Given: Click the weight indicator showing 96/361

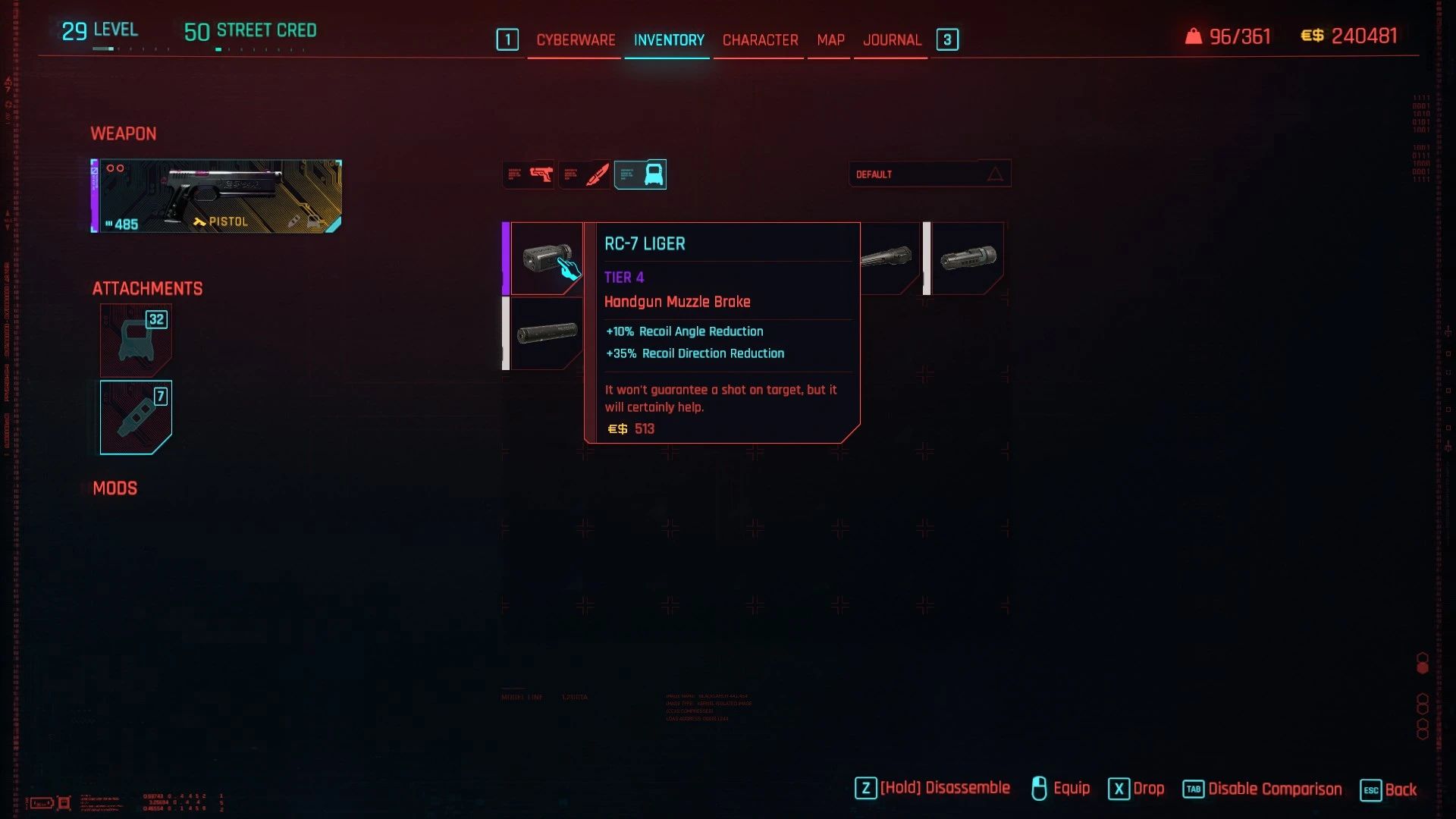Looking at the screenshot, I should pyautogui.click(x=1227, y=36).
